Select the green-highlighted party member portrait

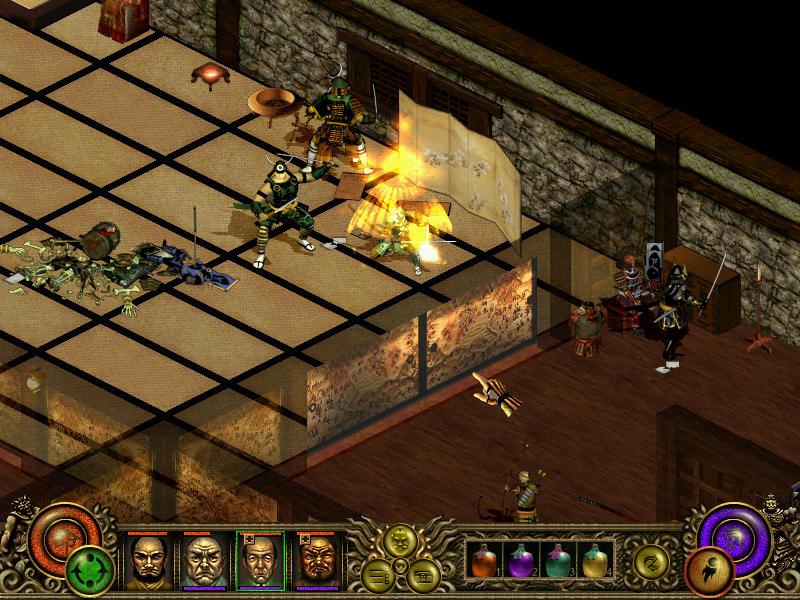[260, 560]
